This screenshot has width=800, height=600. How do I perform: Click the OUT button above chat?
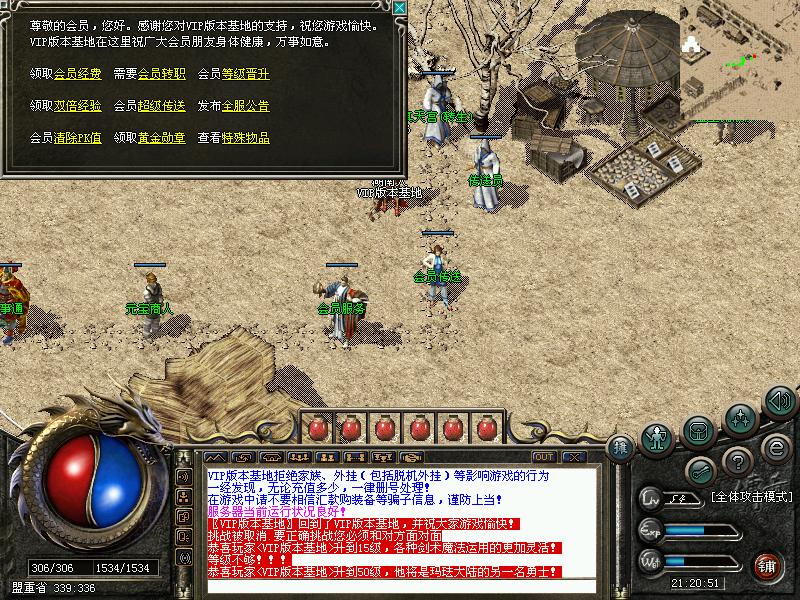click(545, 457)
